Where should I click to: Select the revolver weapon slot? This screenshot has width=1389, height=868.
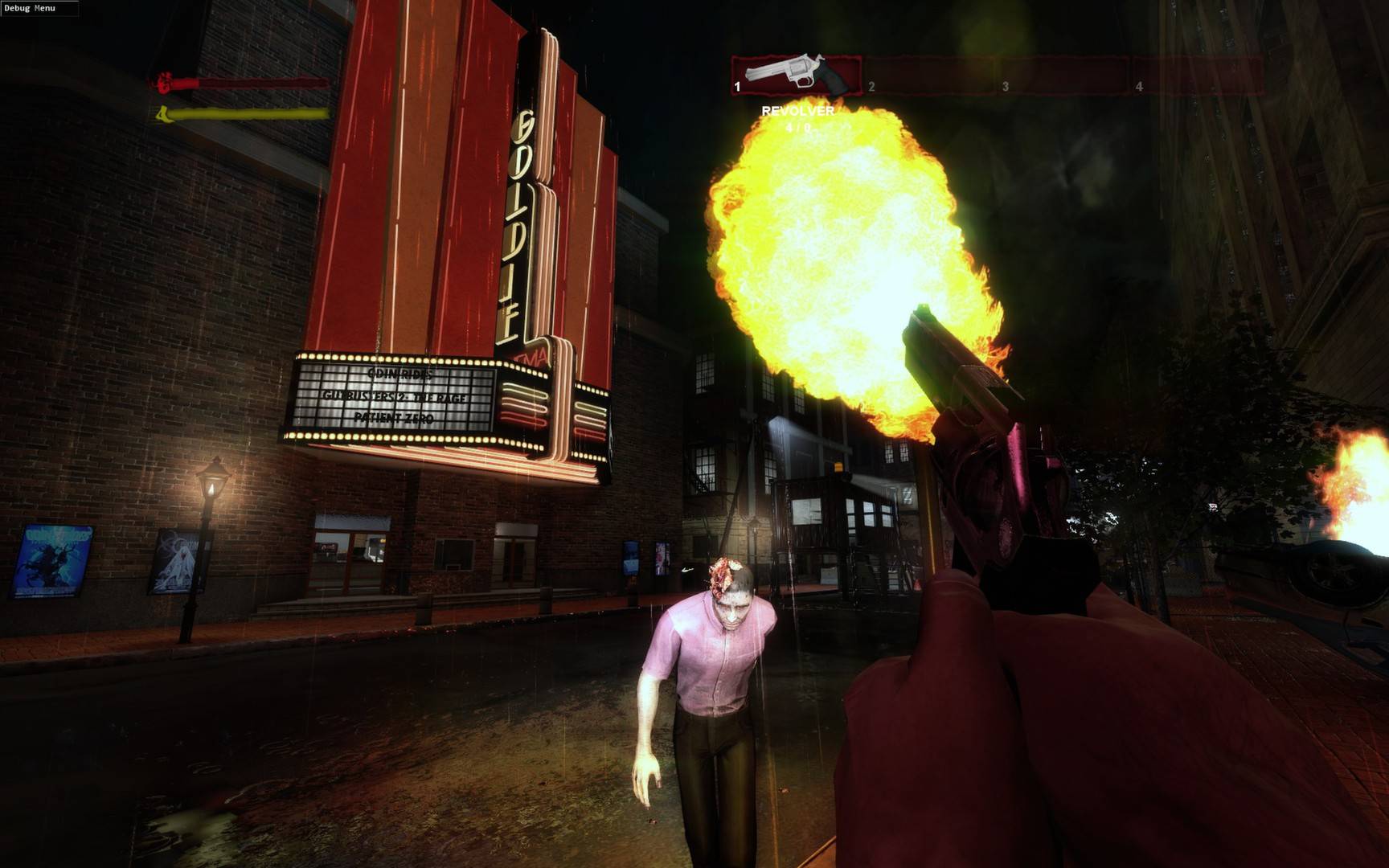tap(796, 76)
